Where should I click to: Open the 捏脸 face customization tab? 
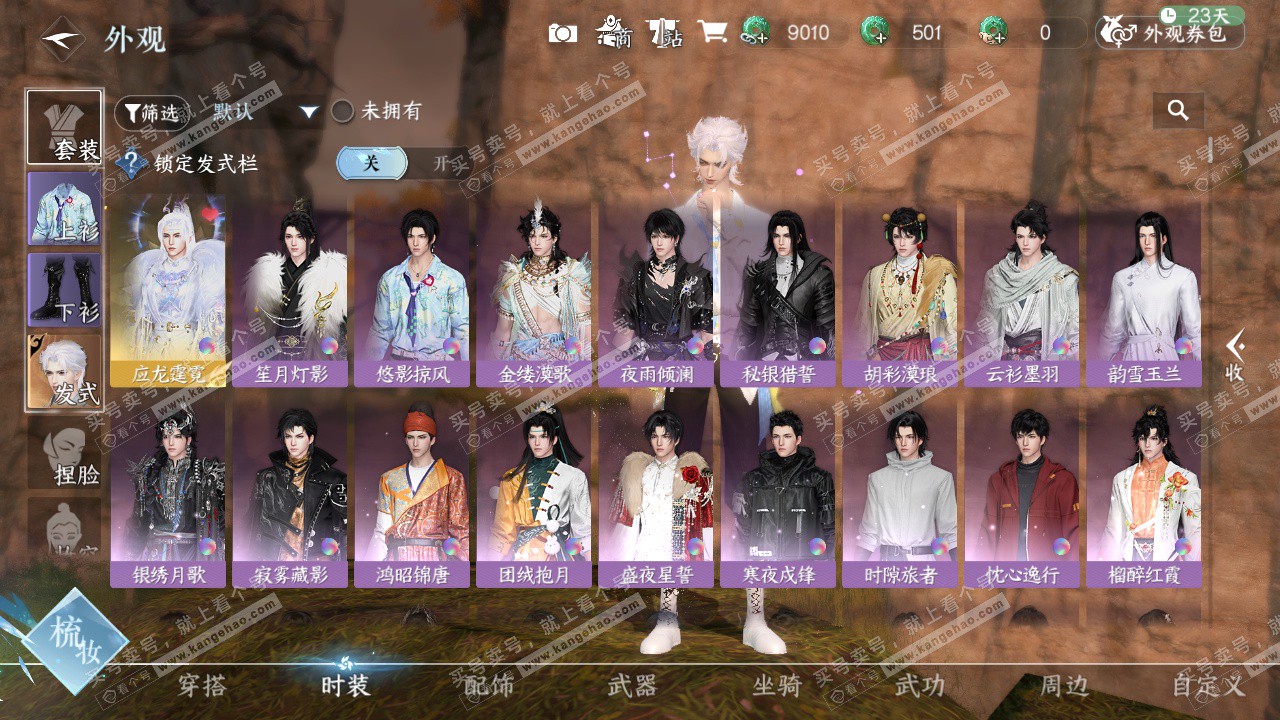click(x=65, y=453)
